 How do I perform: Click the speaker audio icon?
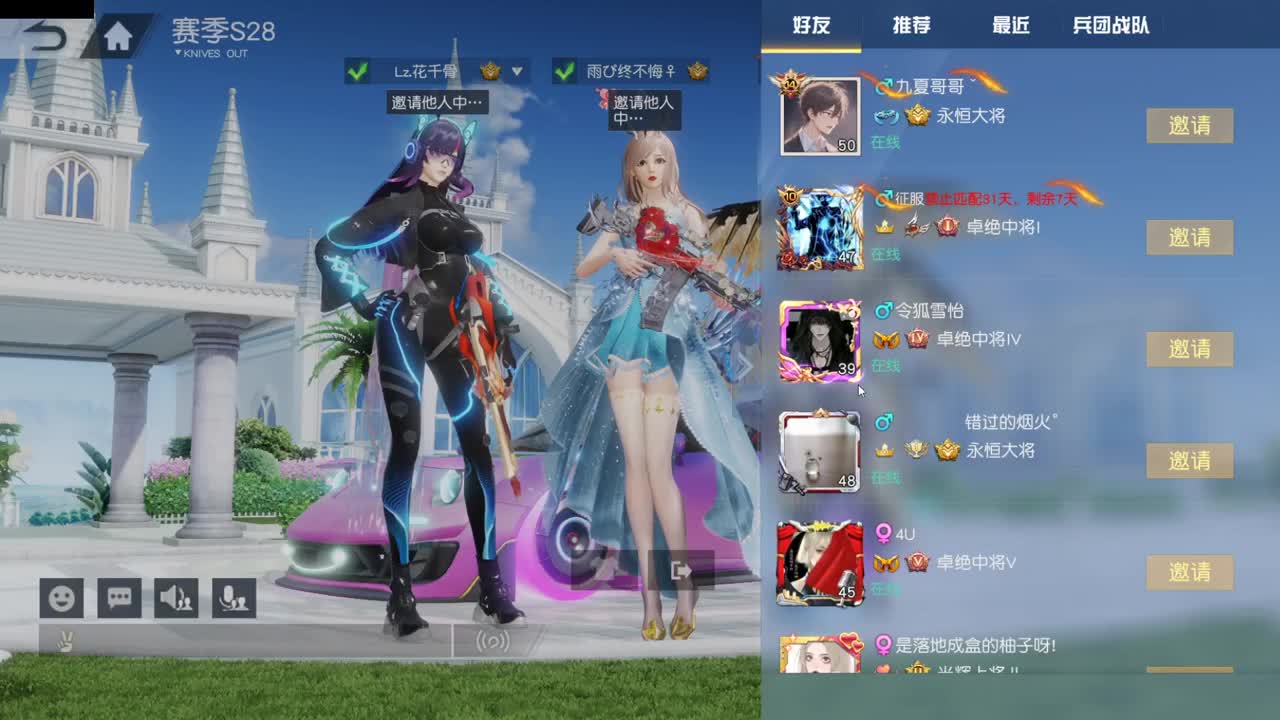coord(178,598)
